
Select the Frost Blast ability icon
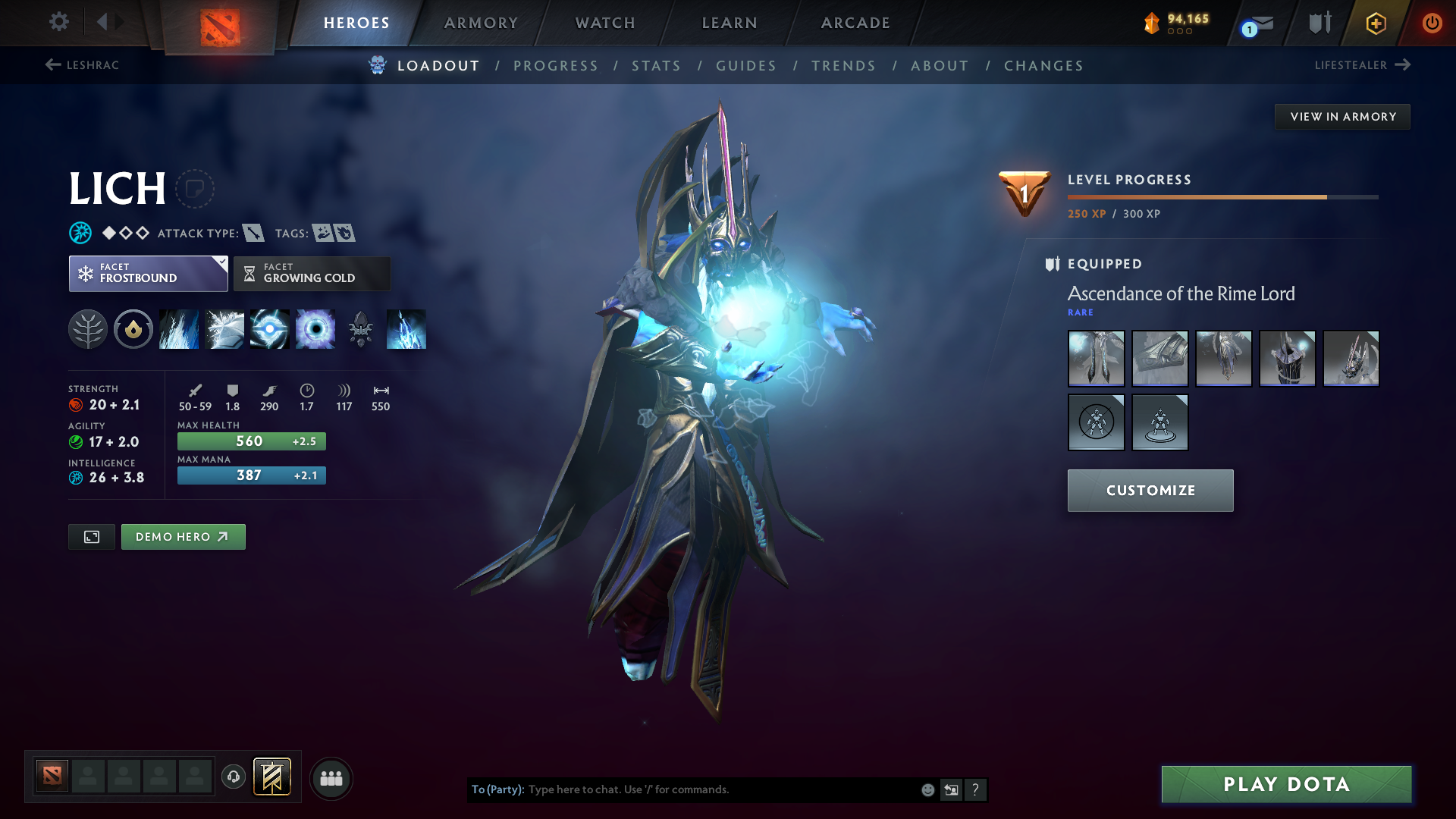pyautogui.click(x=179, y=329)
